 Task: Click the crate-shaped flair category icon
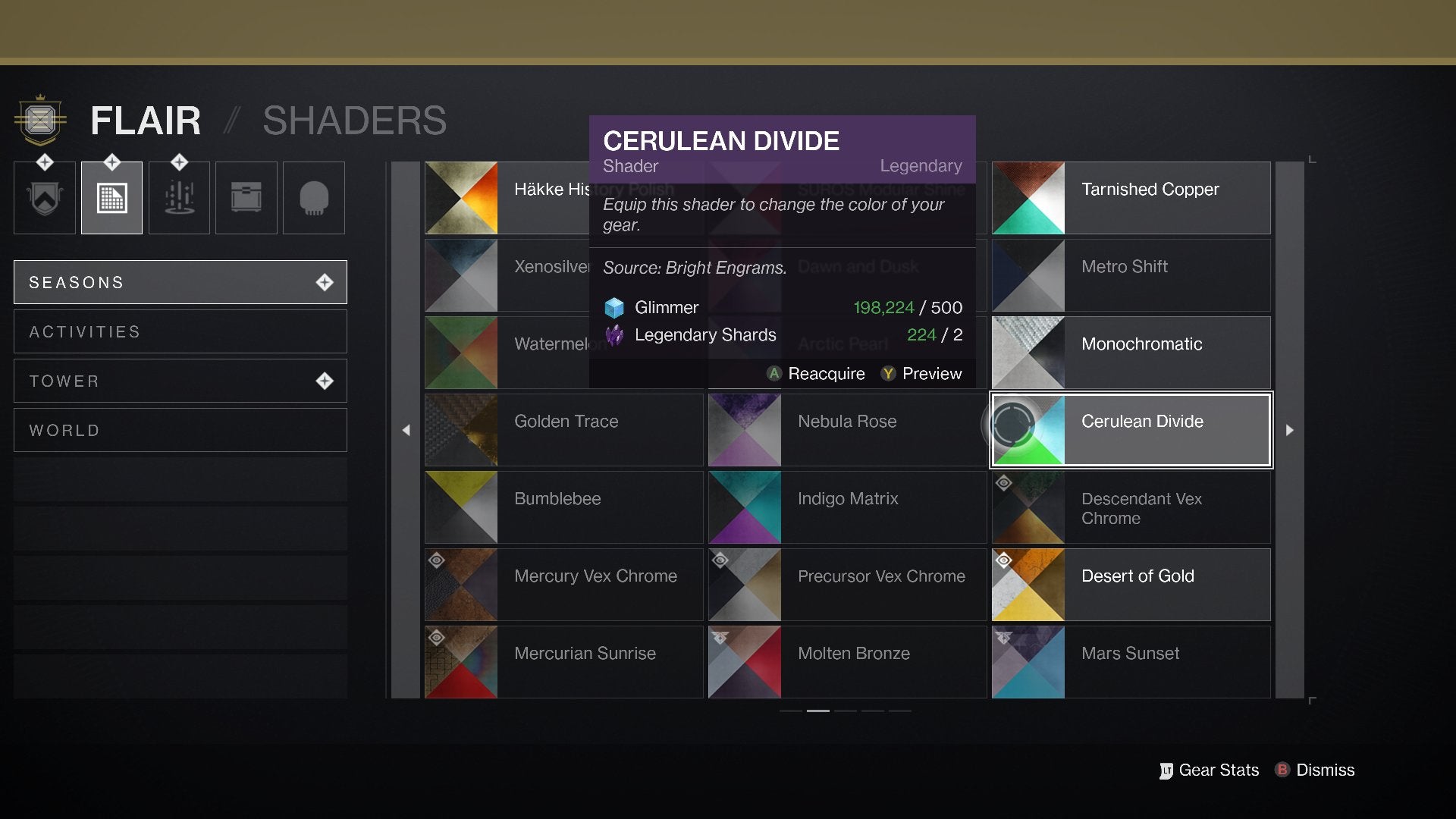tap(246, 197)
